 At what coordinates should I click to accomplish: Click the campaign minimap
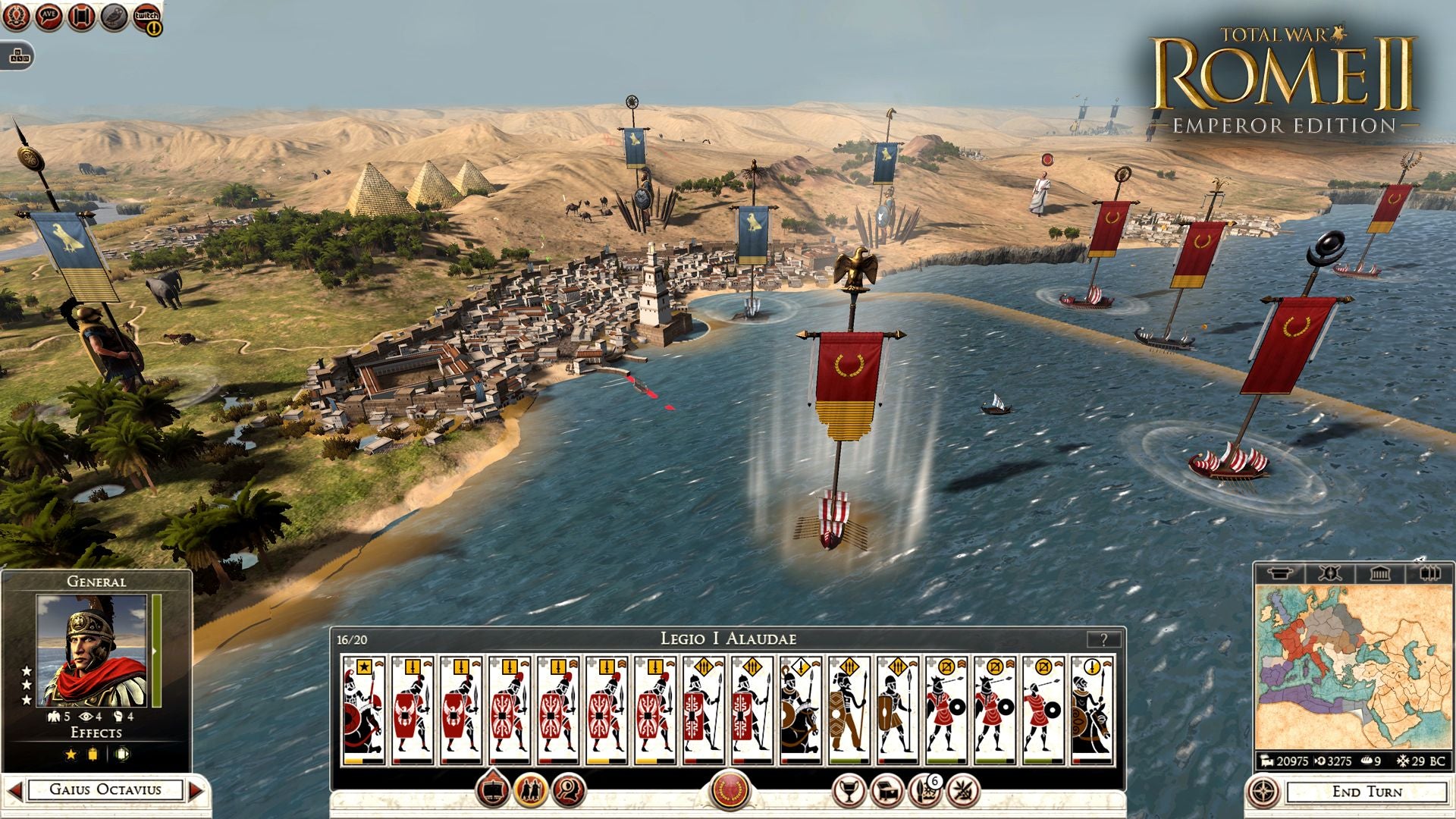coord(1353,667)
